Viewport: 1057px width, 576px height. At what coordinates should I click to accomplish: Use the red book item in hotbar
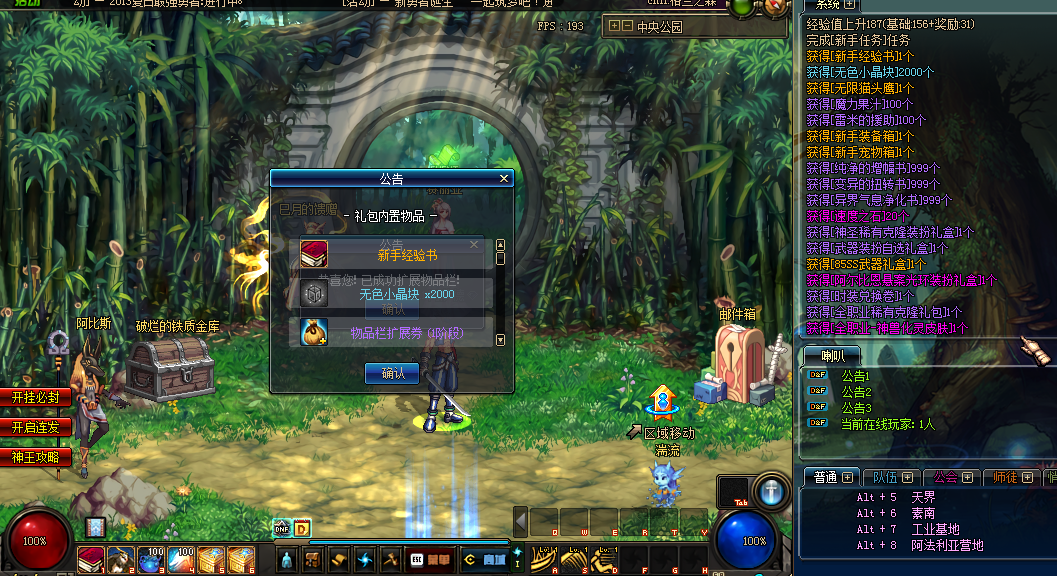[x=92, y=560]
